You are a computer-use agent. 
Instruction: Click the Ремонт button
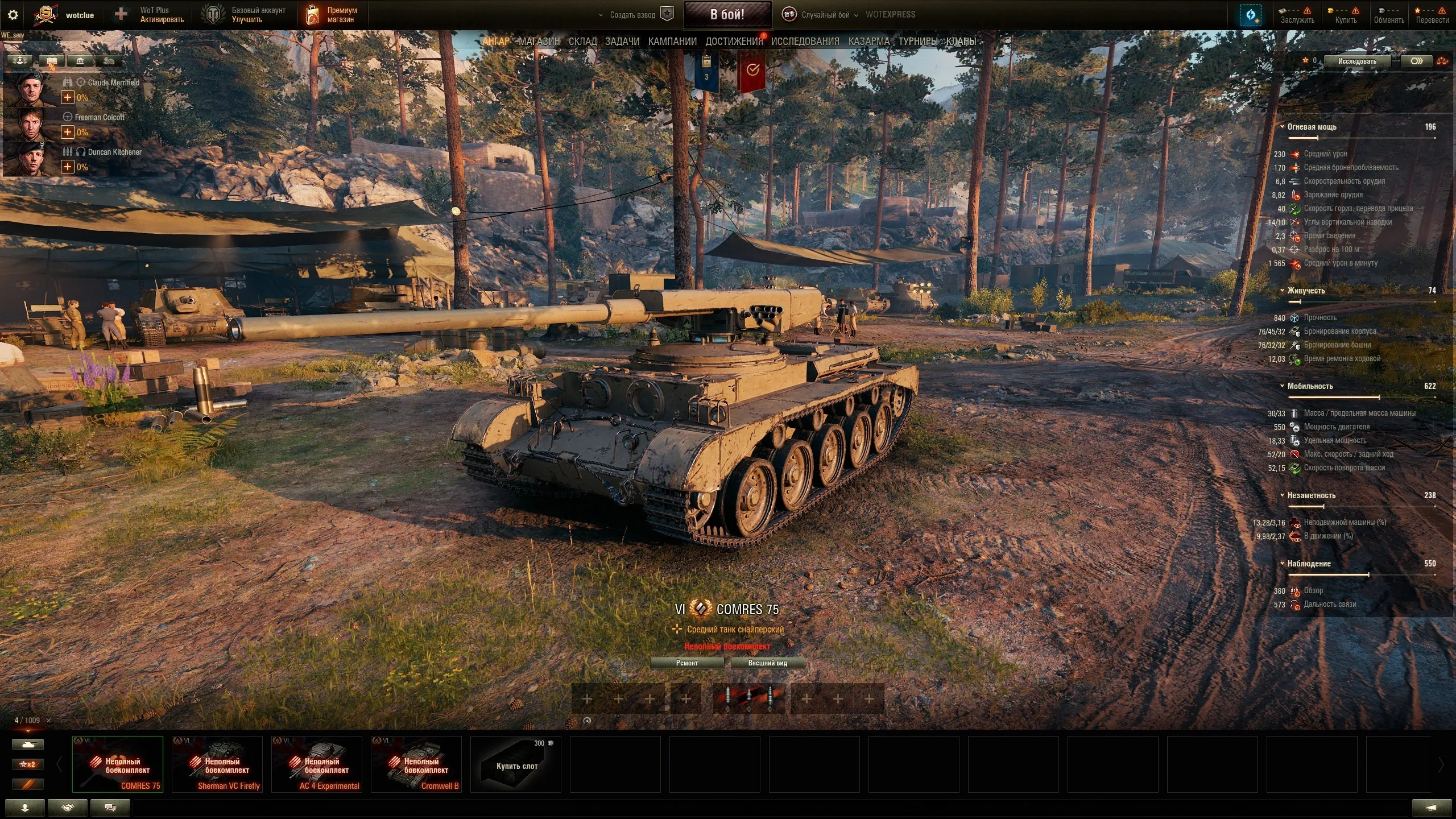tap(686, 663)
